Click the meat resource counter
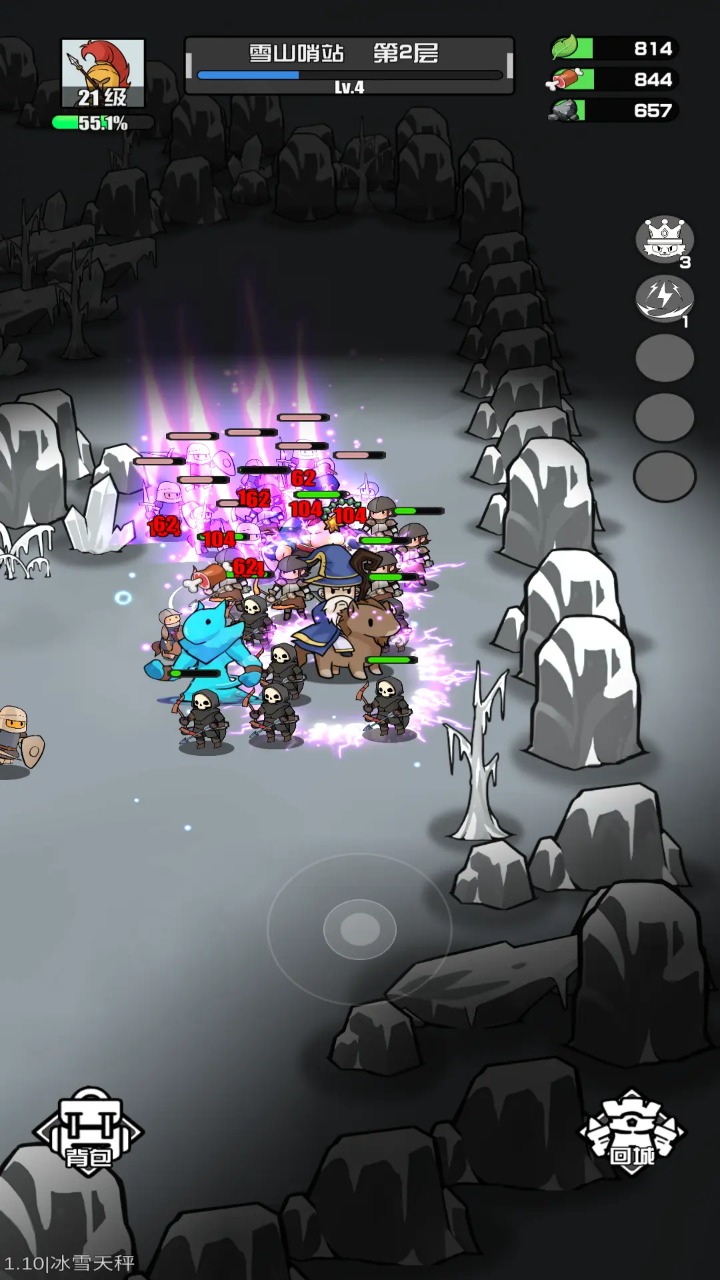The image size is (720, 1280). (x=614, y=79)
